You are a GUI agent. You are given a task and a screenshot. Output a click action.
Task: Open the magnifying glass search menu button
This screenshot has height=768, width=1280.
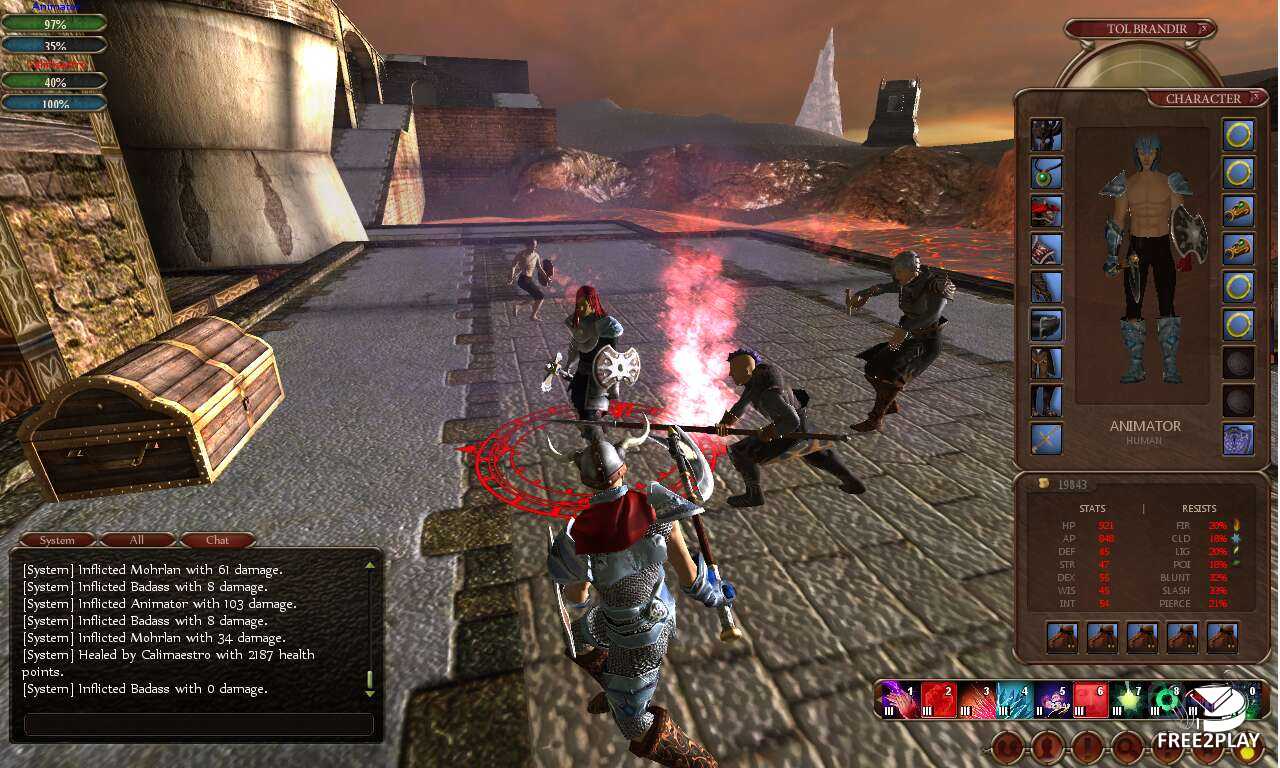click(1127, 746)
